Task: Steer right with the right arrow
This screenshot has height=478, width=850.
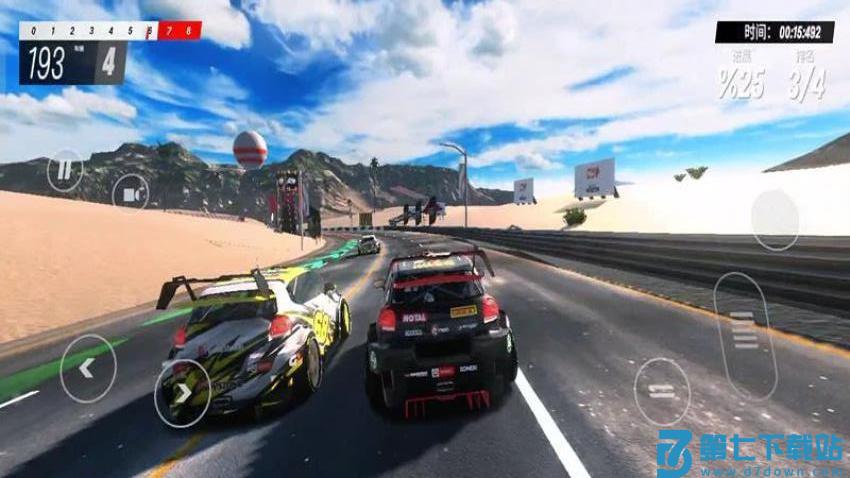Action: click(182, 393)
